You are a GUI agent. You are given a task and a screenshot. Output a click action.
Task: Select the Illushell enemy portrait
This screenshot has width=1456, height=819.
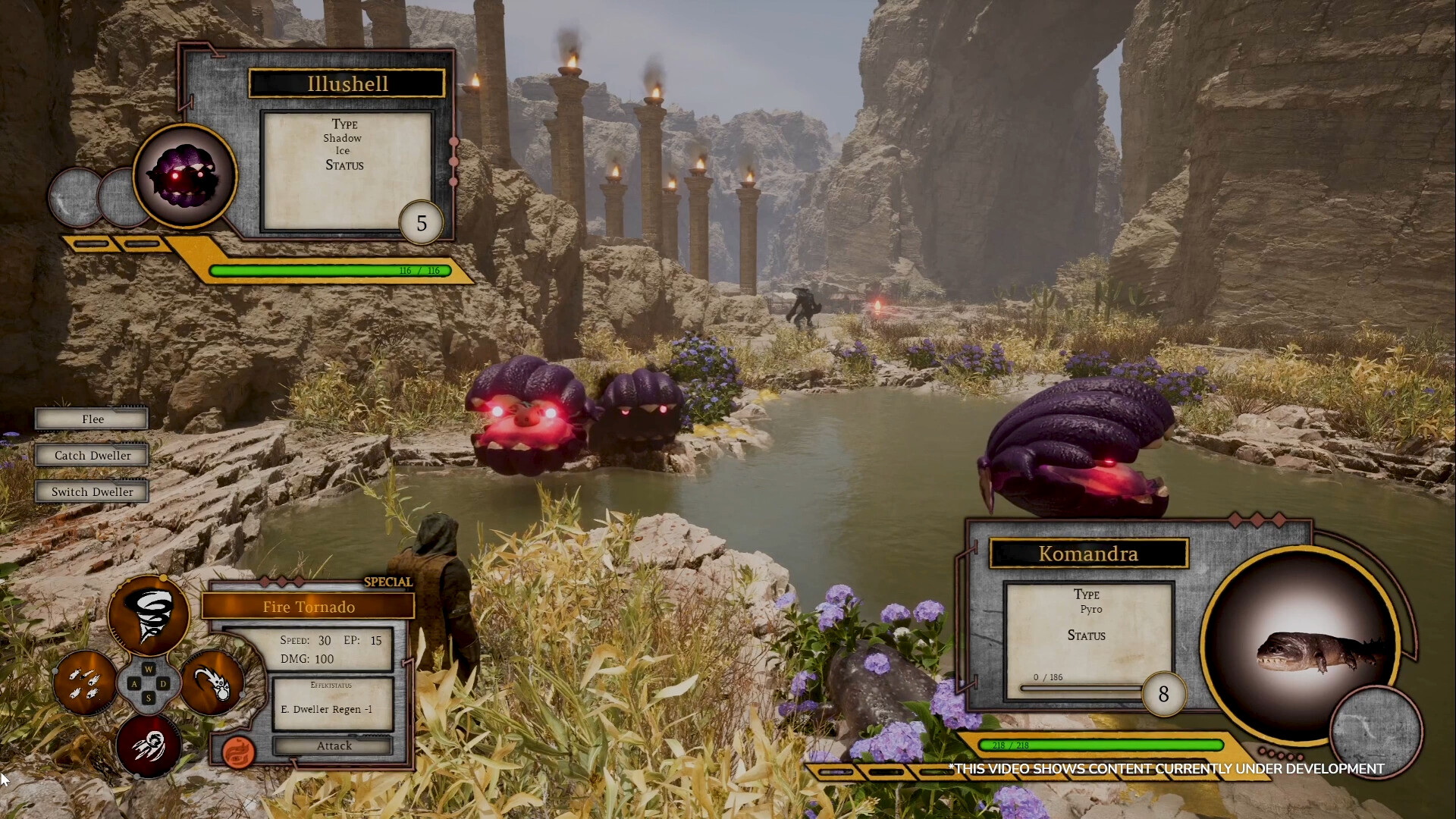click(x=185, y=176)
